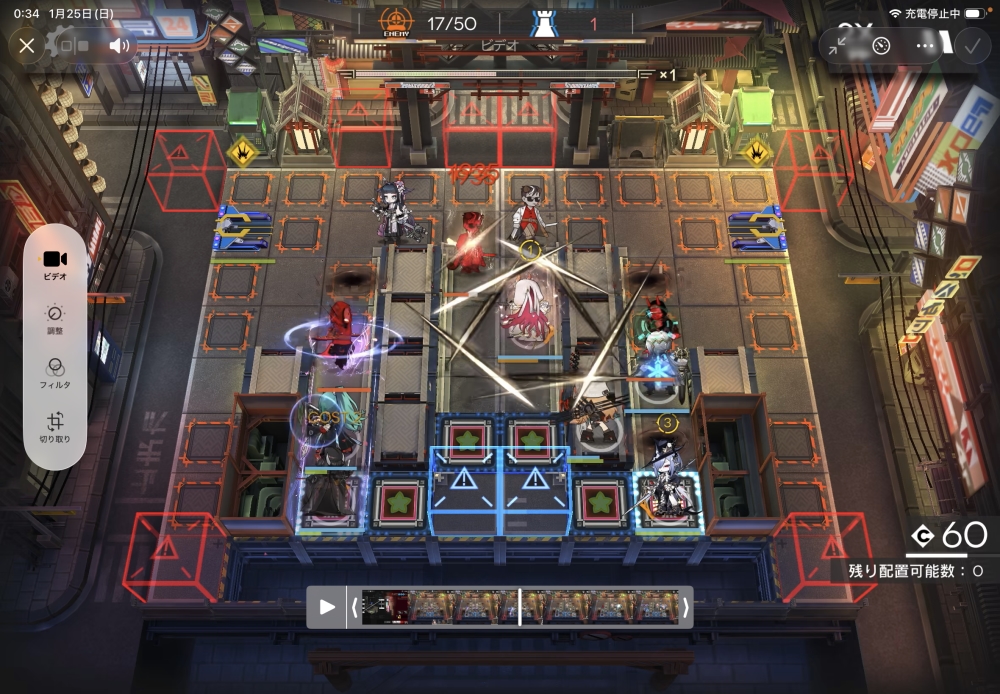
Task: Select the right trim handle of the filmstrip
Action: [685, 607]
